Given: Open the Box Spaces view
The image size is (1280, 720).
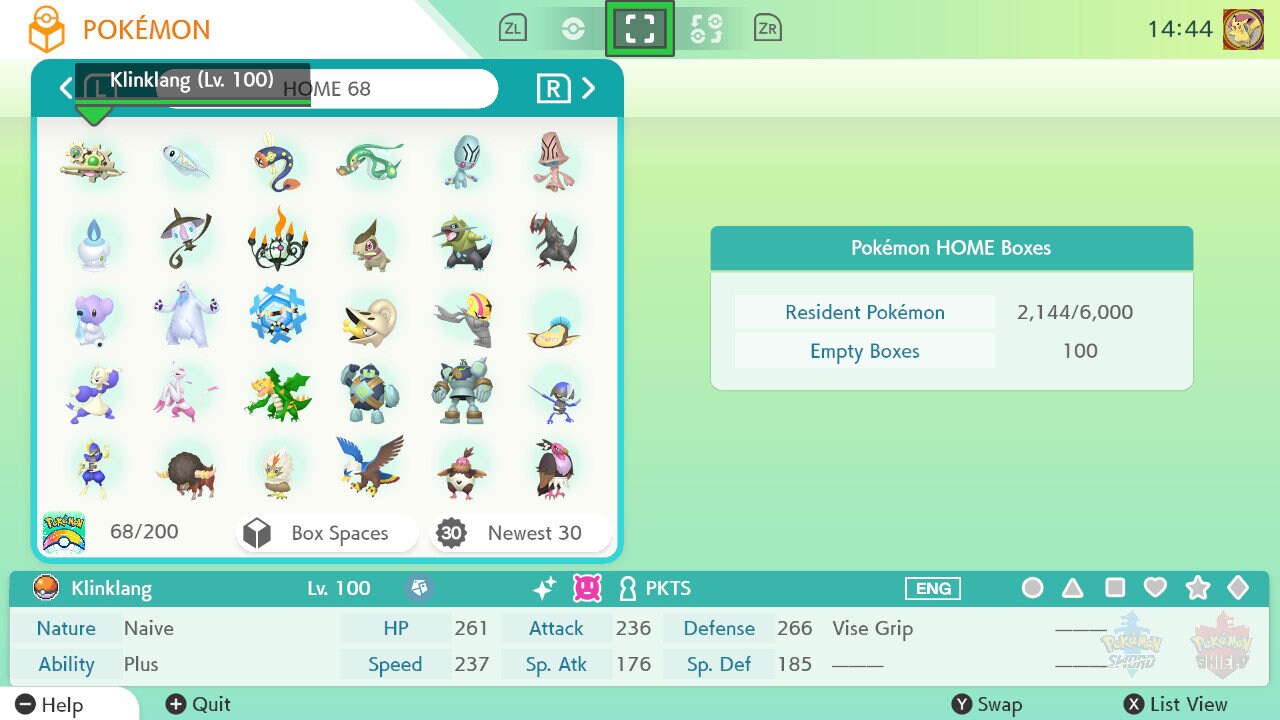Looking at the screenshot, I should coord(327,533).
